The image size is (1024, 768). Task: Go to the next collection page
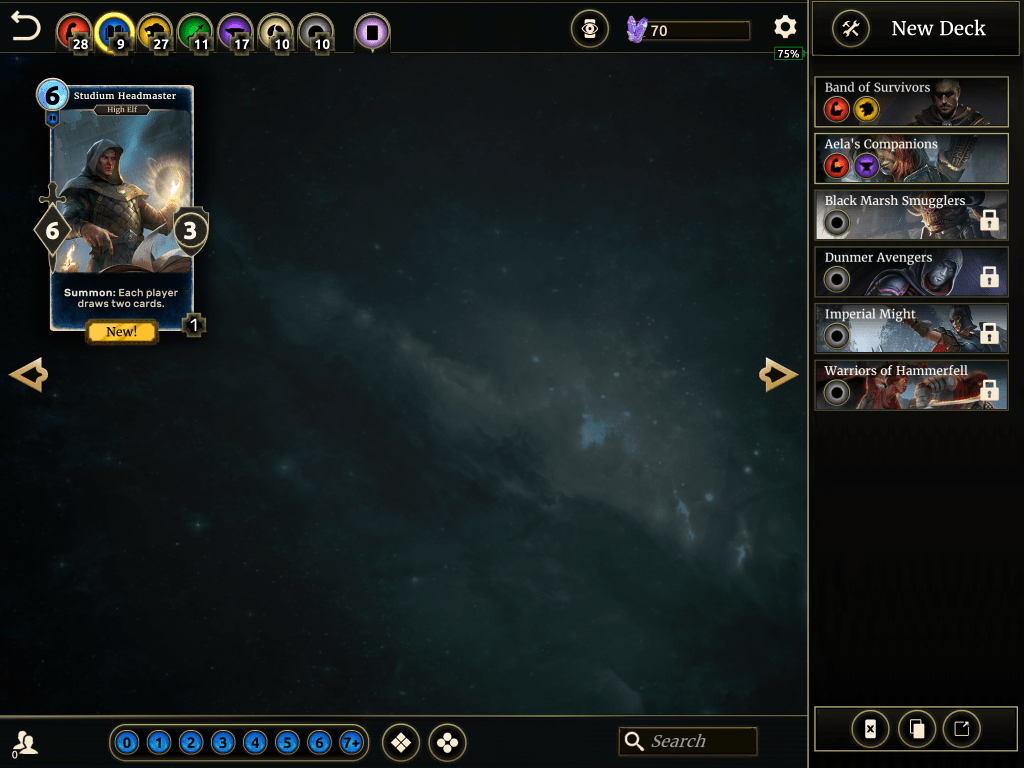(x=778, y=375)
